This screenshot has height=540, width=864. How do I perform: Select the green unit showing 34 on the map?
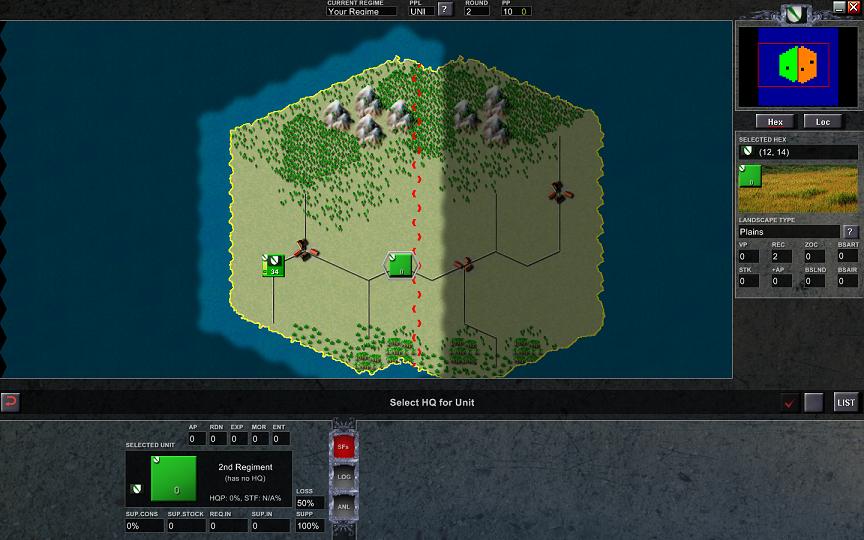pyautogui.click(x=273, y=265)
